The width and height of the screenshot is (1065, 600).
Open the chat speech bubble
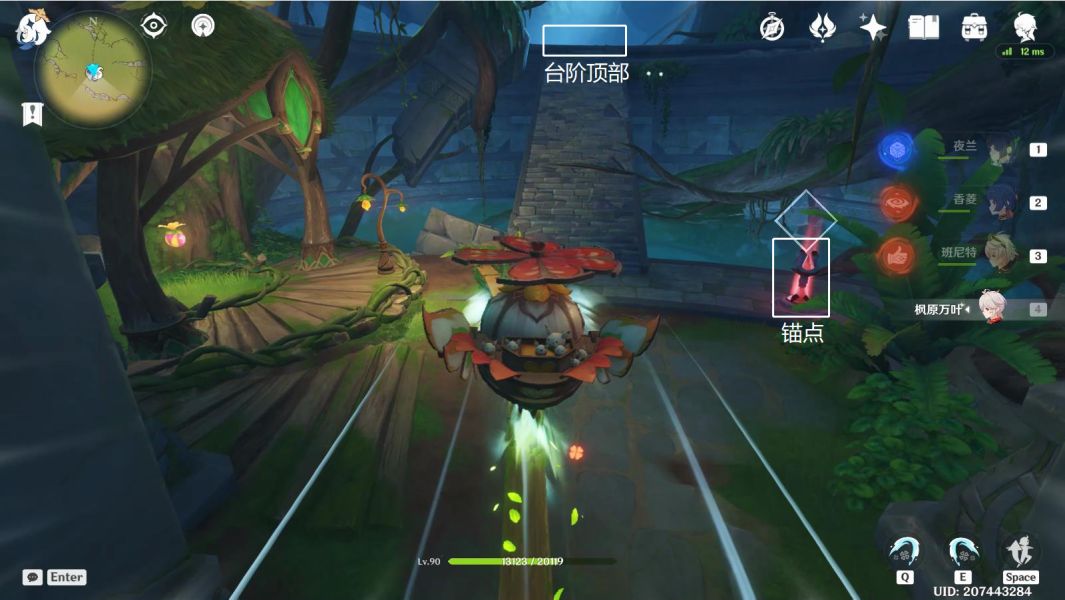pyautogui.click(x=33, y=577)
